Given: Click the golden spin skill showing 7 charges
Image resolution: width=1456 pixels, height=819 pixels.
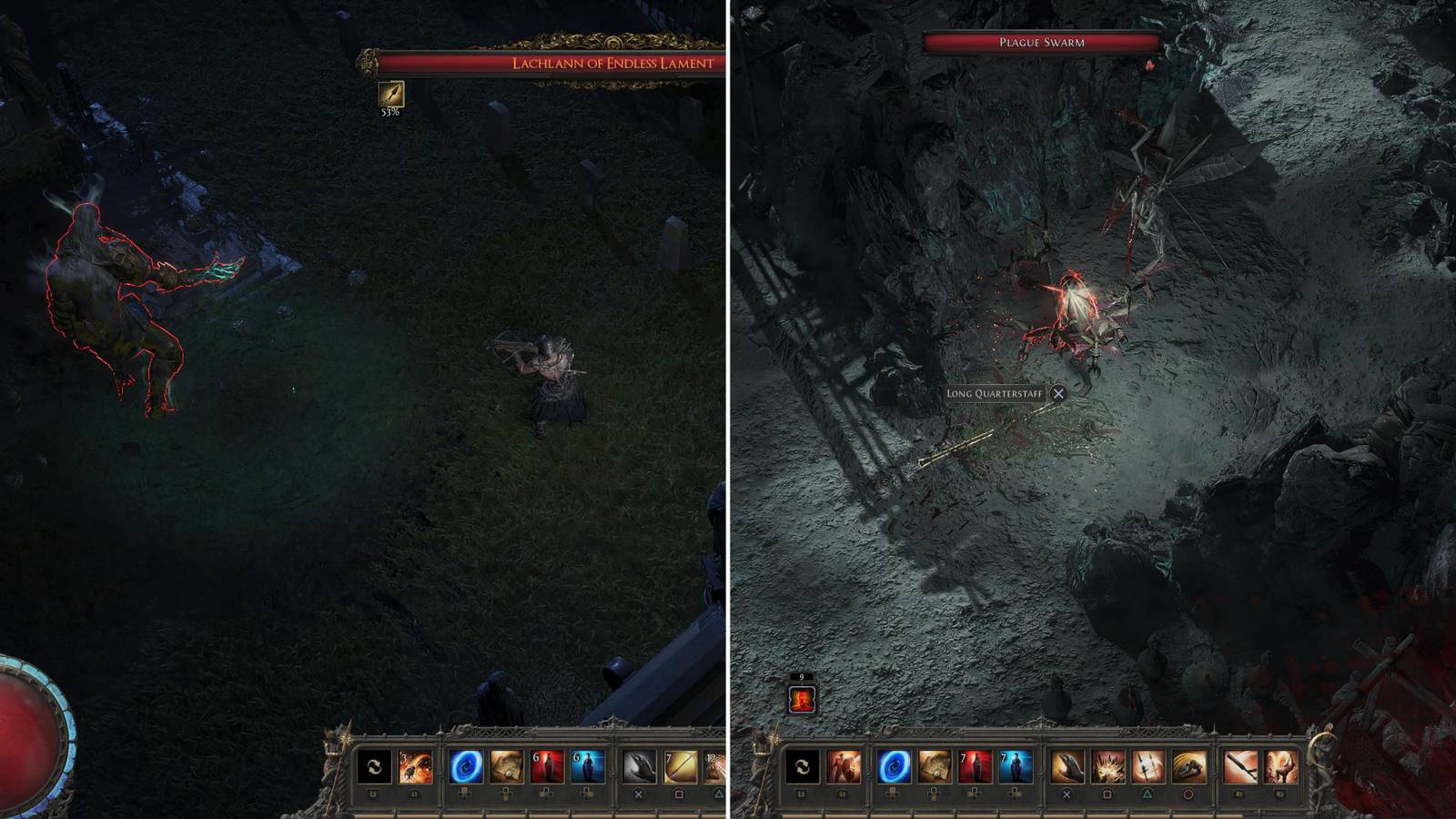Looking at the screenshot, I should 679,765.
